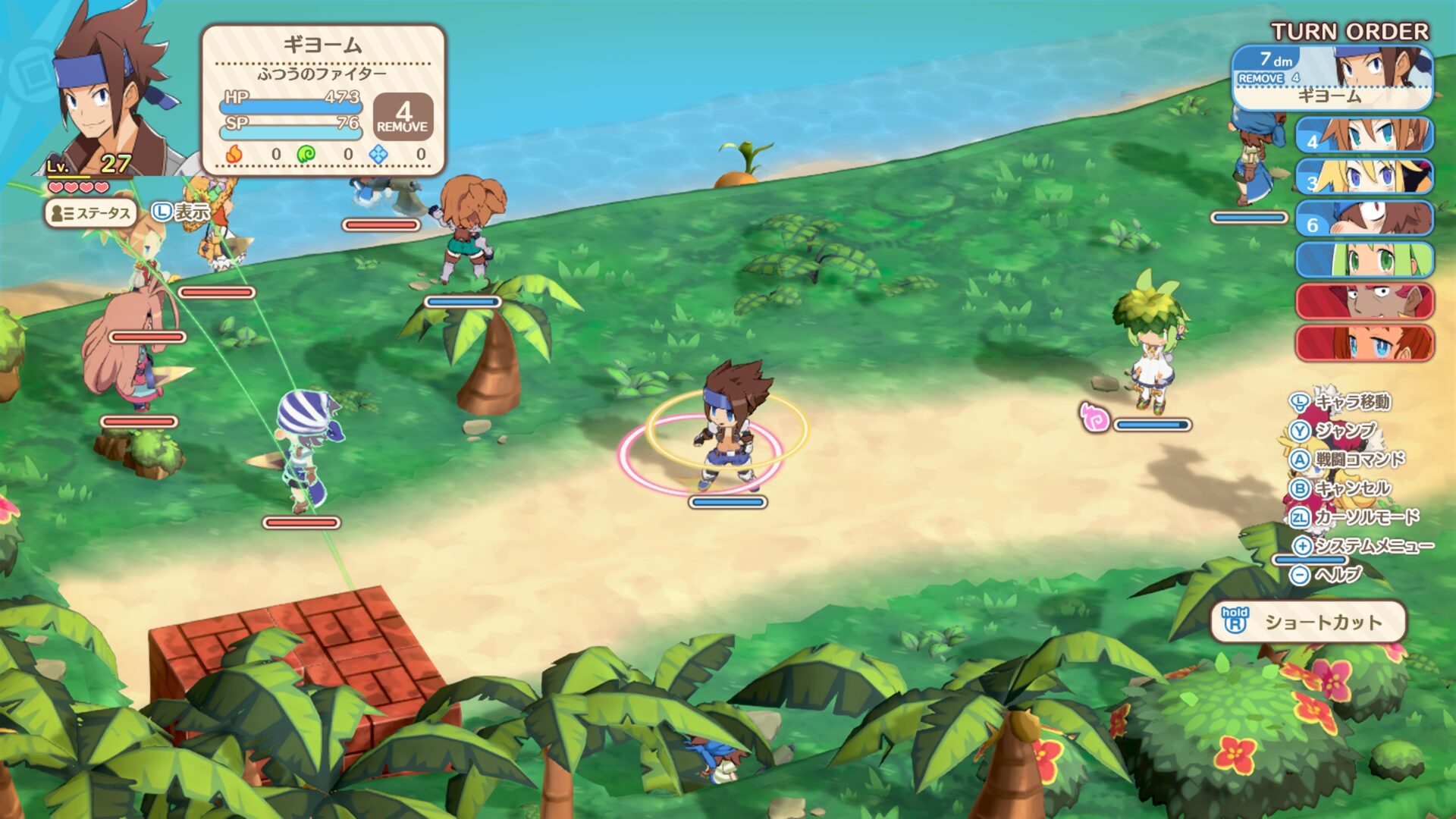Click the blue diamond element icon
Image resolution: width=1456 pixels, height=819 pixels.
(x=377, y=155)
